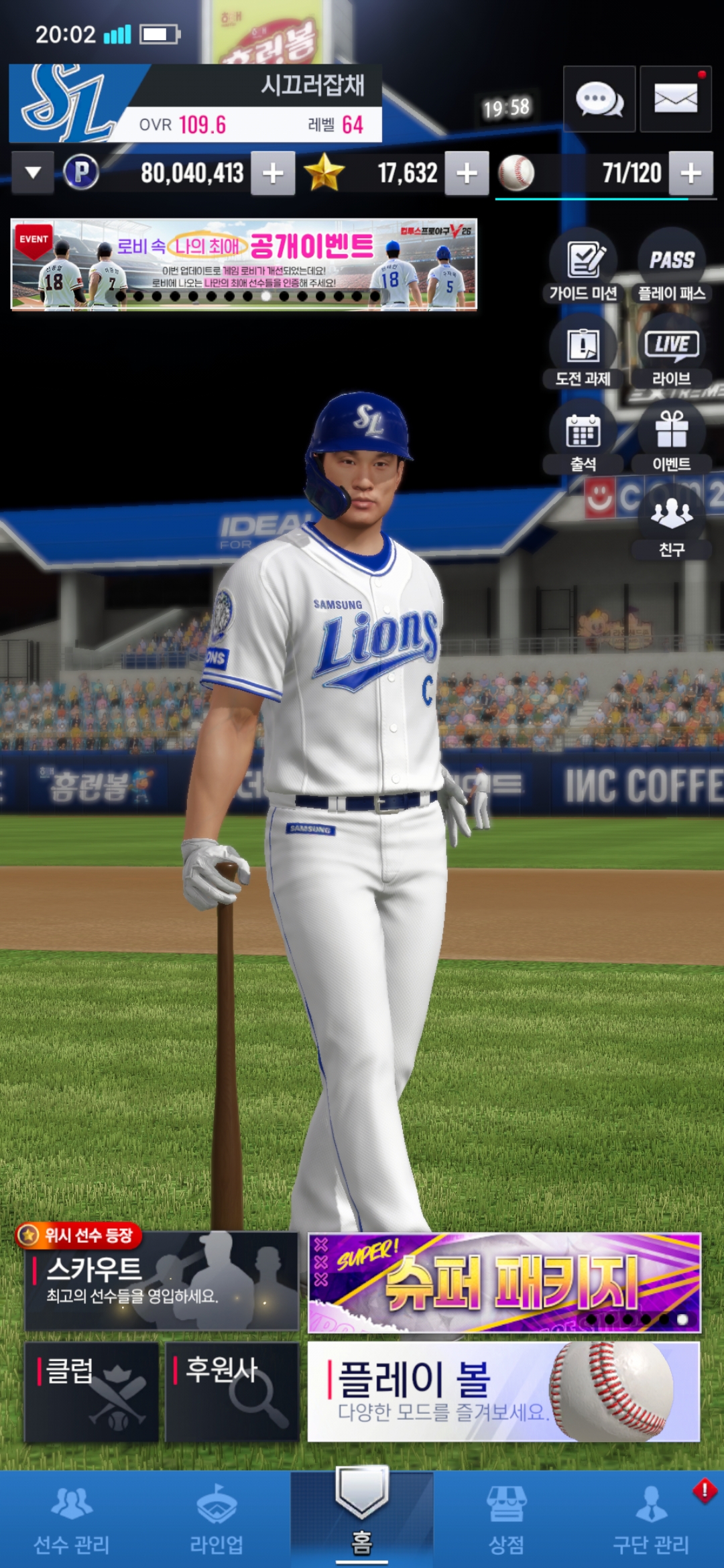The height and width of the screenshot is (1568, 724).
Task: Open the lobby event banner
Action: [x=243, y=265]
